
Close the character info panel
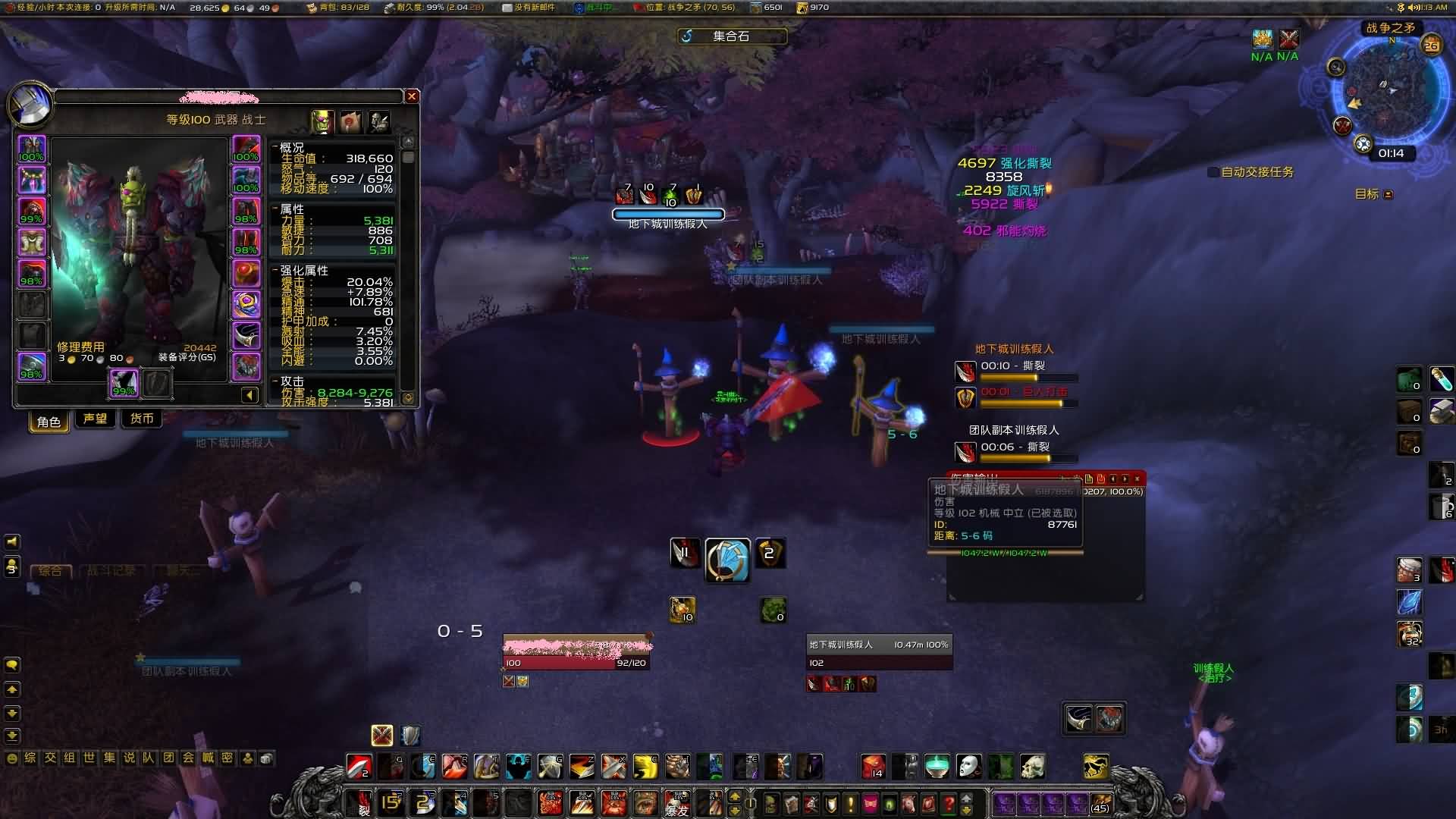click(412, 96)
